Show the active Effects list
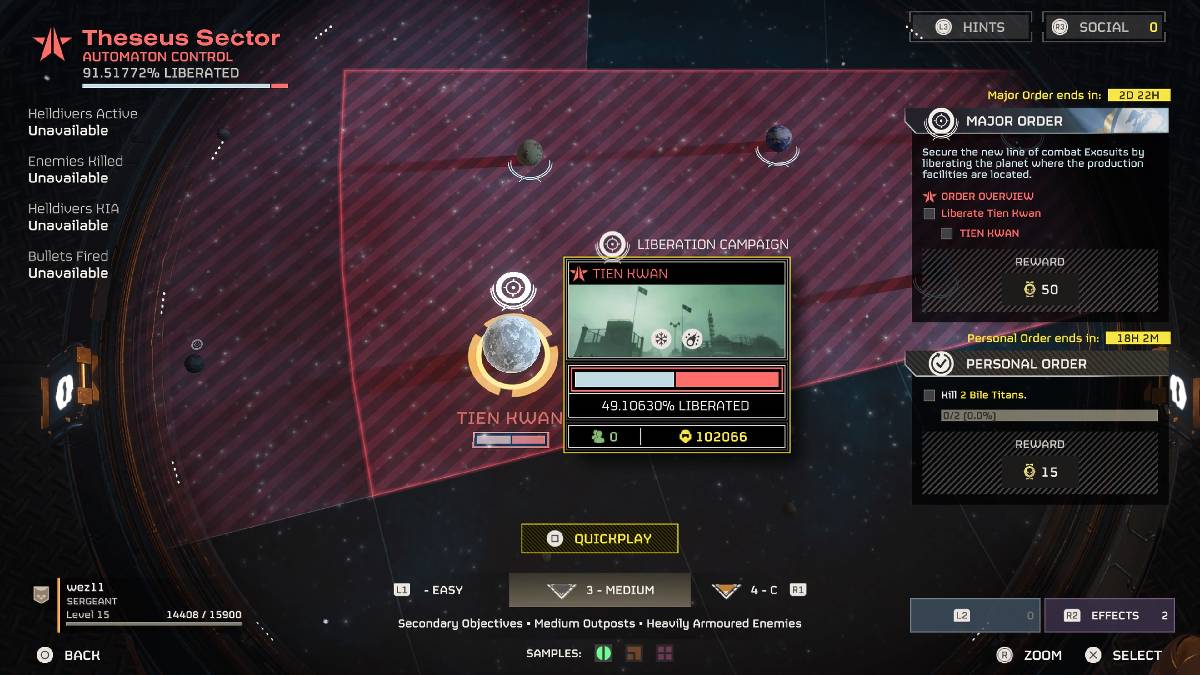1200x675 pixels. [1108, 616]
